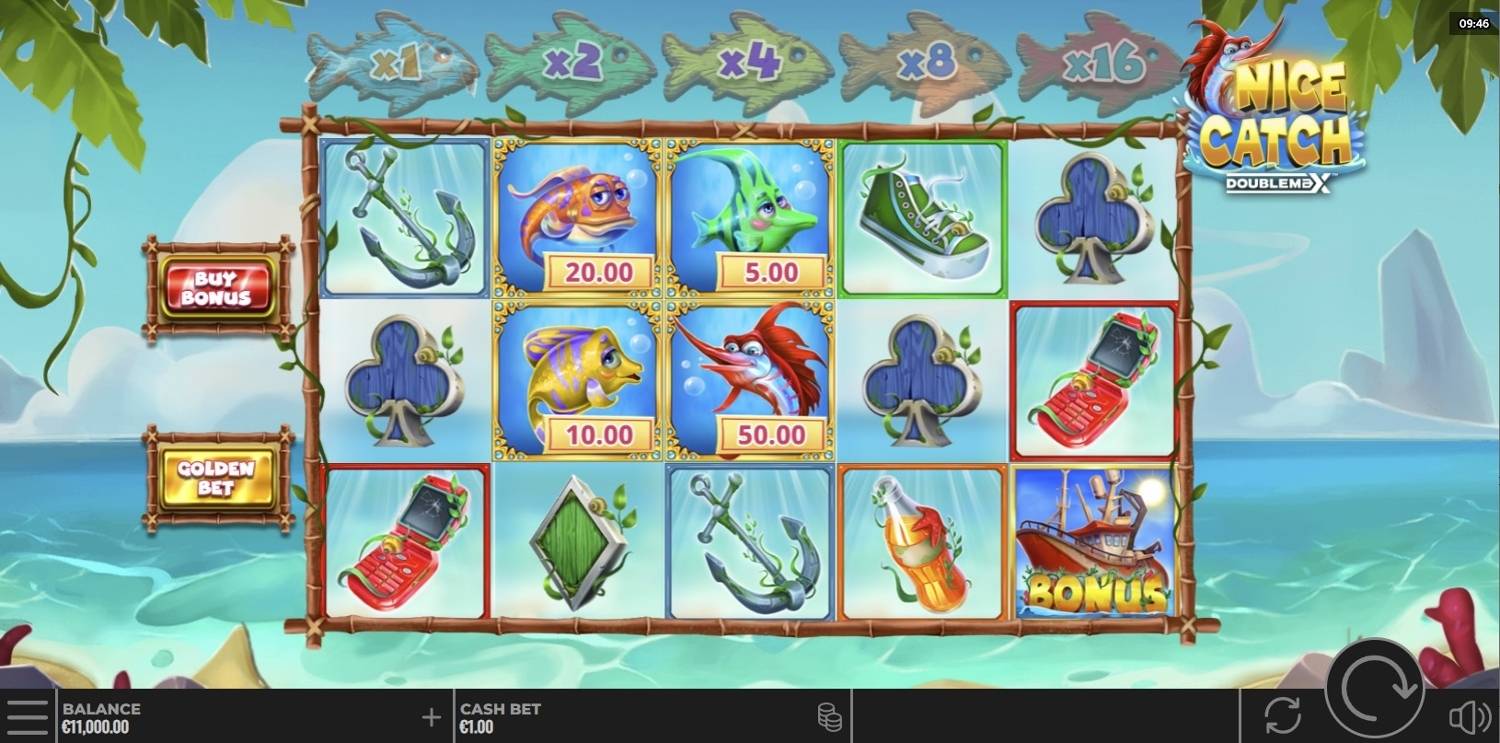Select the red swordfish 50.00 symbol
The height and width of the screenshot is (743, 1500).
tap(750, 380)
